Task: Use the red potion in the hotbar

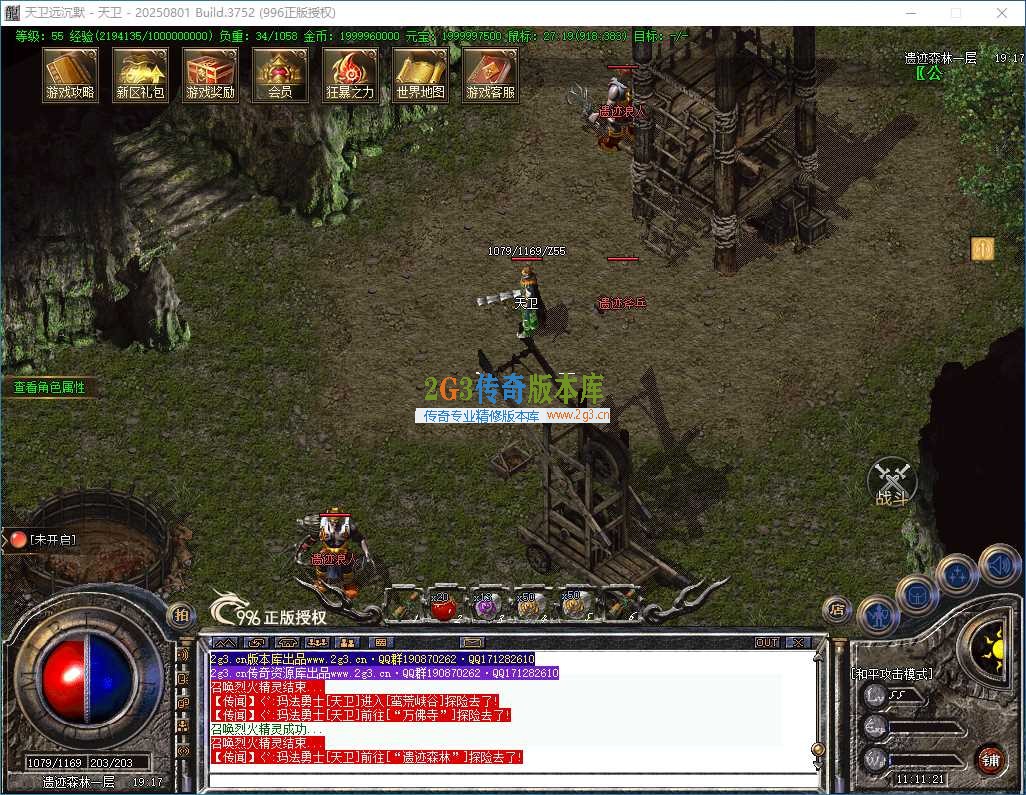Action: click(442, 605)
